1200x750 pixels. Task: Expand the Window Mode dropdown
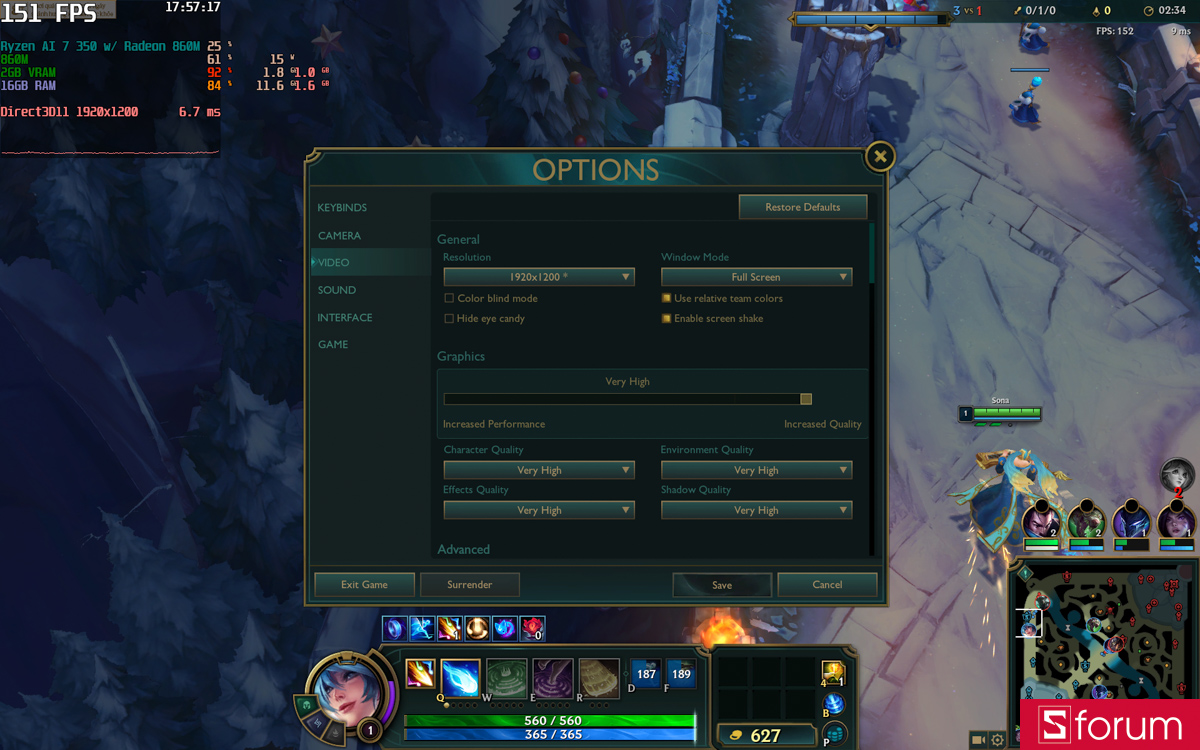point(756,277)
